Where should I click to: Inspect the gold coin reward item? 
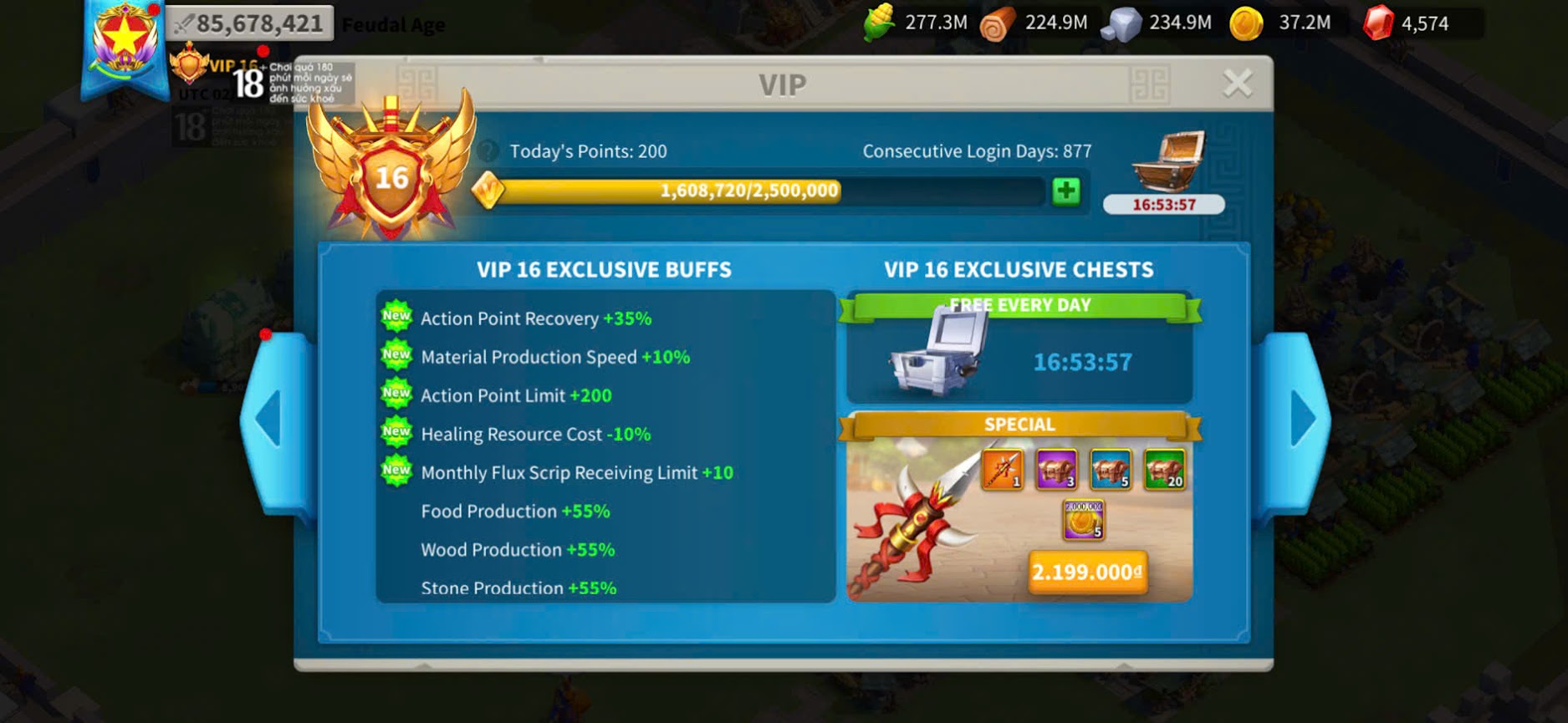pos(1083,519)
